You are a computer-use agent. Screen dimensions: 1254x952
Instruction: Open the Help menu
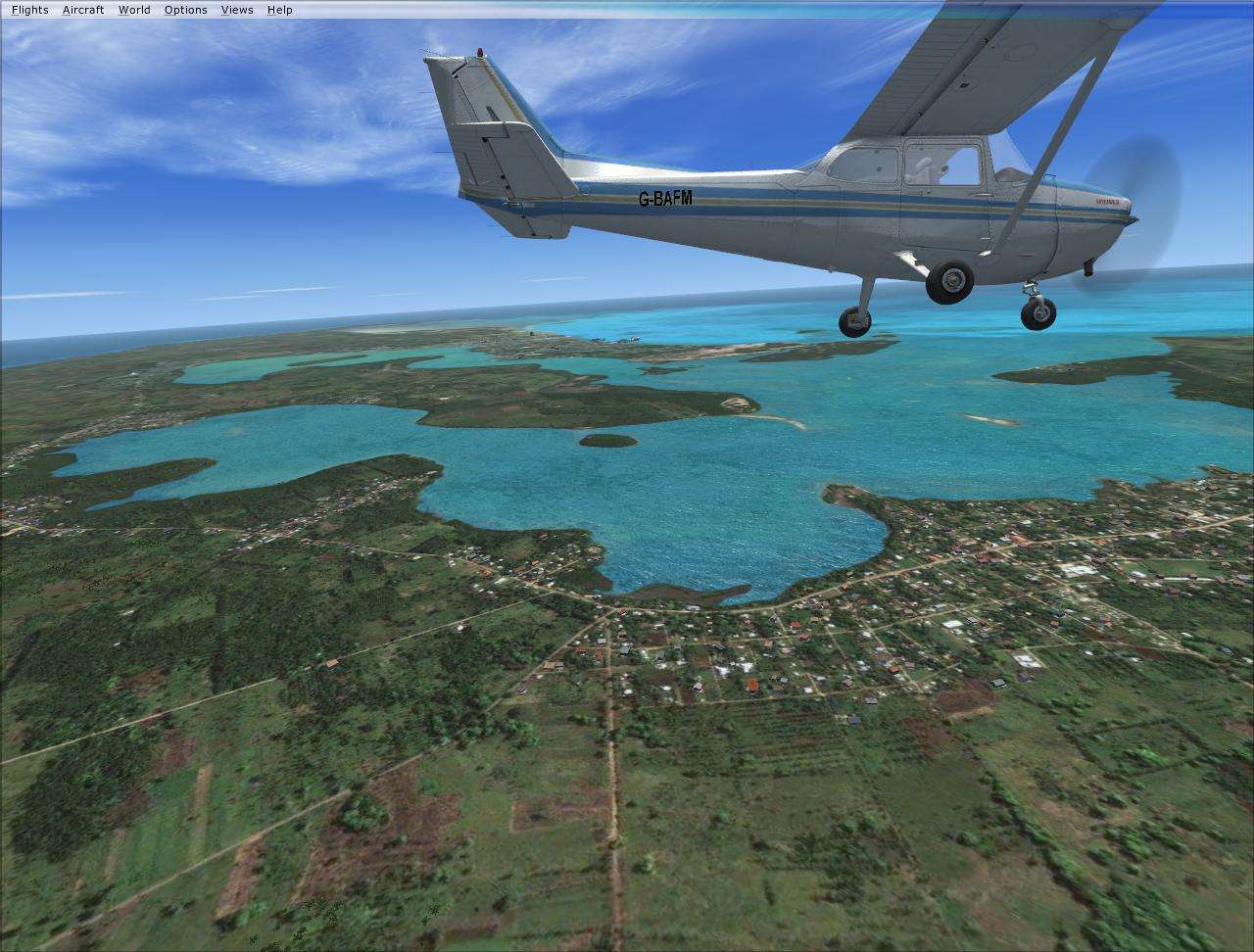278,10
